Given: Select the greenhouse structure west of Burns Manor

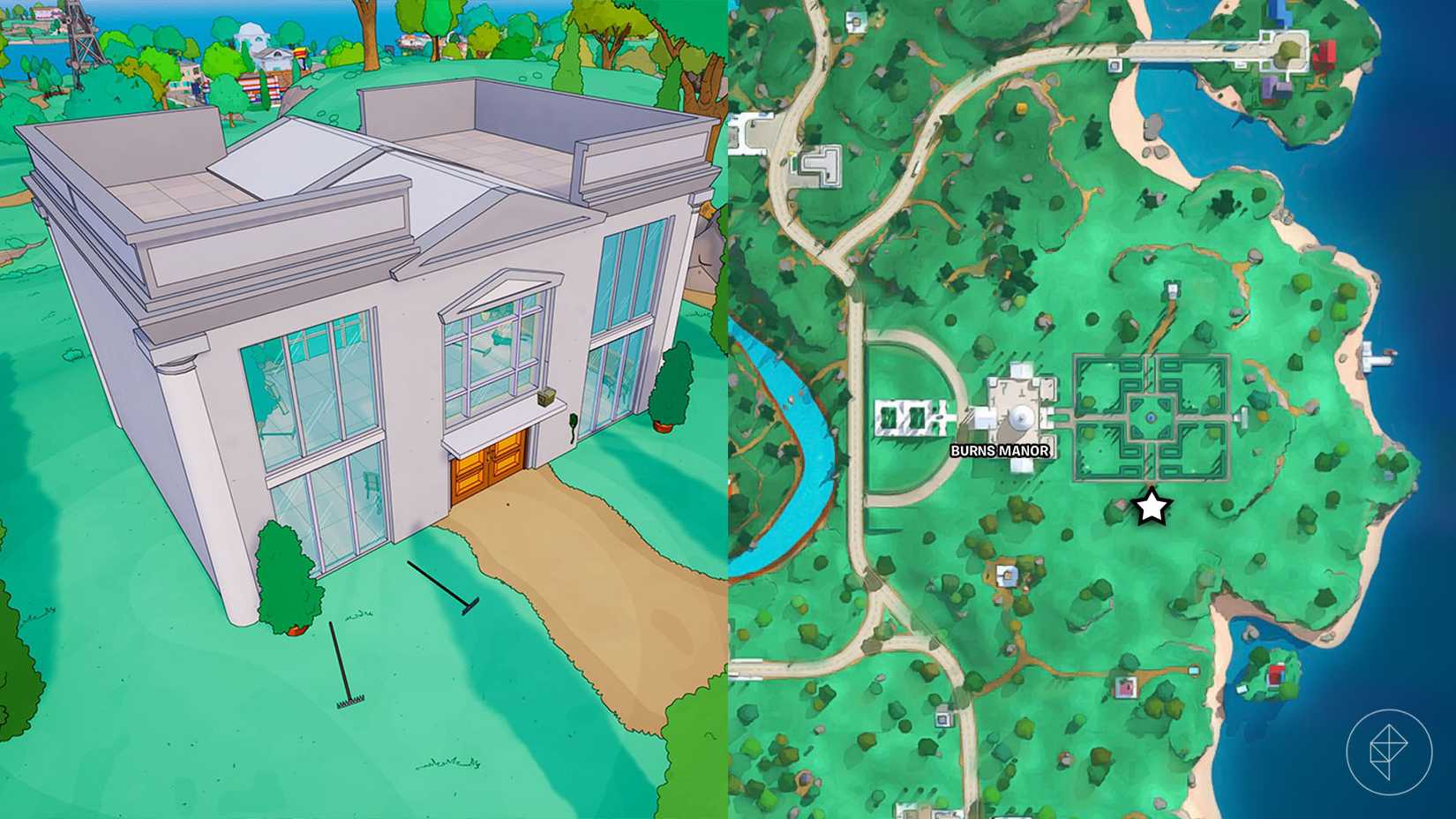Looking at the screenshot, I should 909,415.
